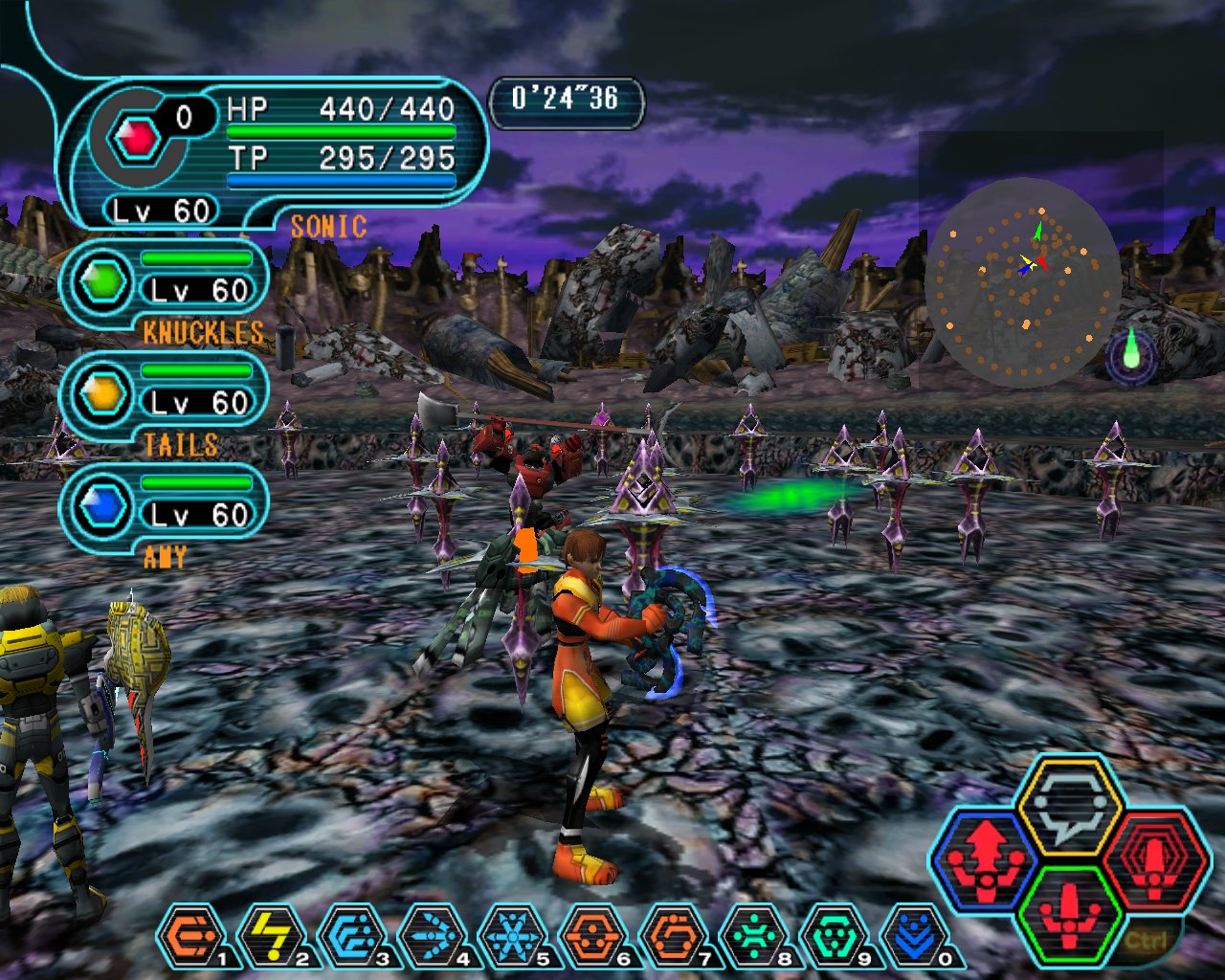The height and width of the screenshot is (980, 1225).
Task: Cast the green hexagon technique in slot 9
Action: pyautogui.click(x=834, y=936)
